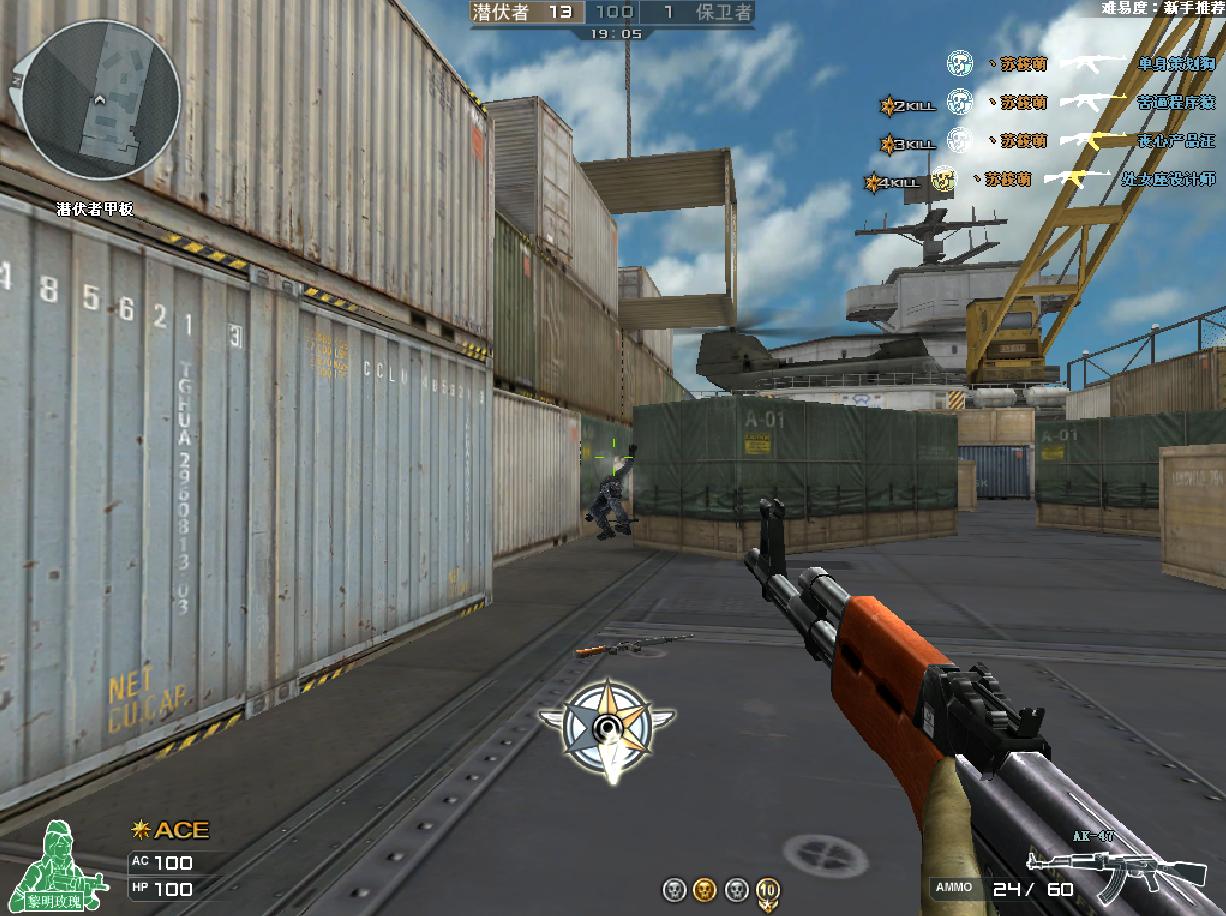Image resolution: width=1226 pixels, height=916 pixels.
Task: Click the gold skull kill medal
Action: [x=705, y=890]
